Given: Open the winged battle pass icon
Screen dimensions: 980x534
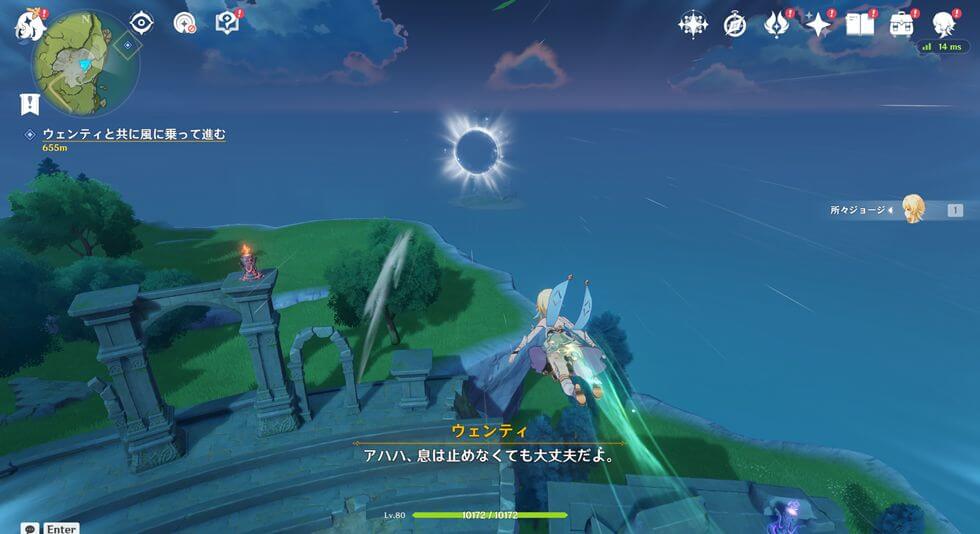Looking at the screenshot, I should coord(777,25).
